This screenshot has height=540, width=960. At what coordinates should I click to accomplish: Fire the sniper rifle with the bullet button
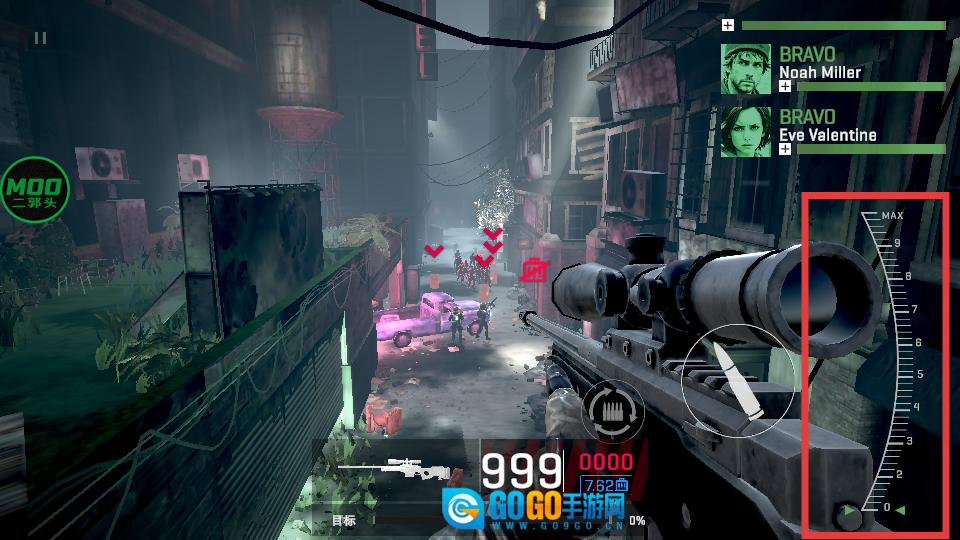737,381
